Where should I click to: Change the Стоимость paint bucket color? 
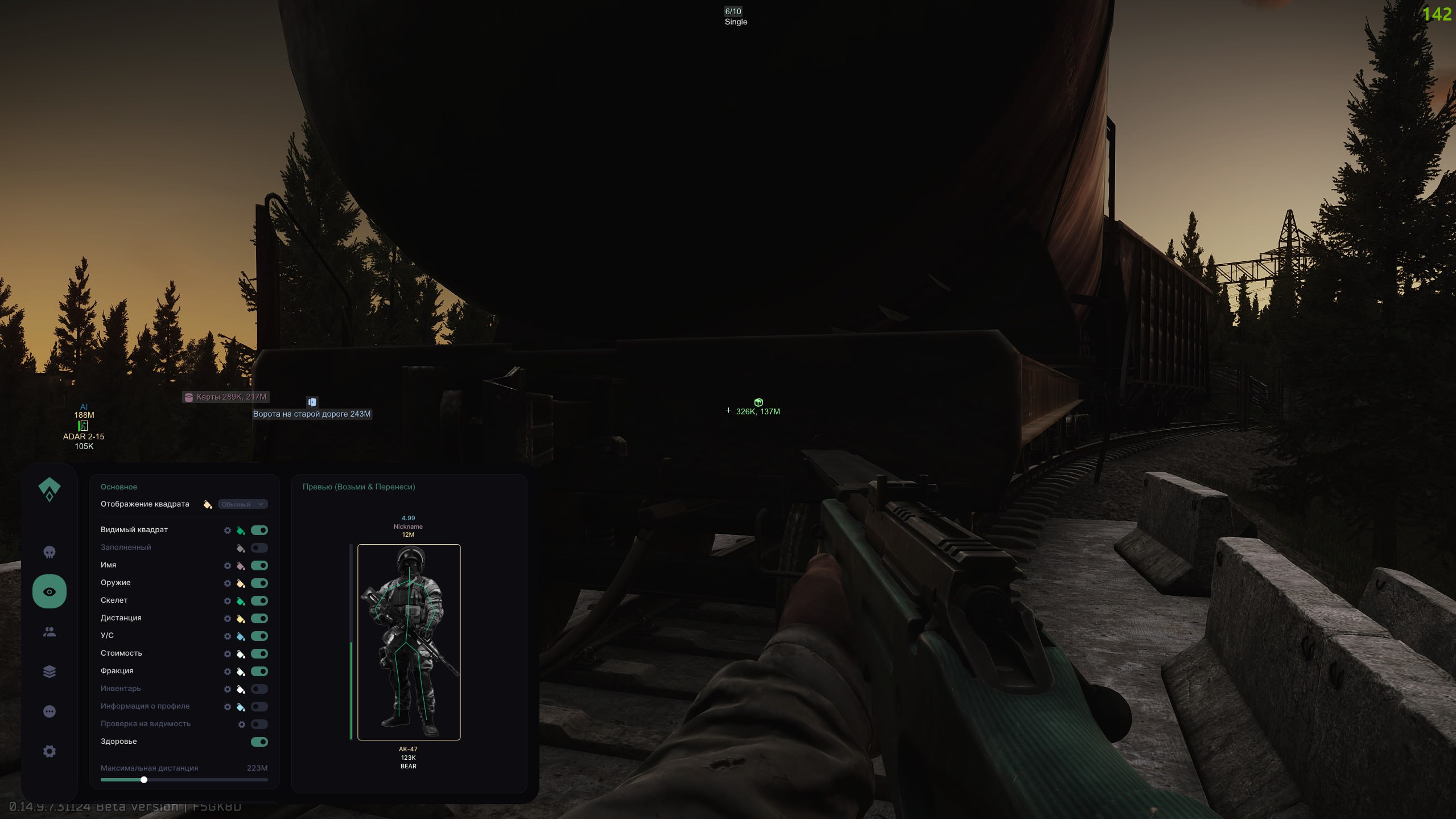[x=241, y=654]
